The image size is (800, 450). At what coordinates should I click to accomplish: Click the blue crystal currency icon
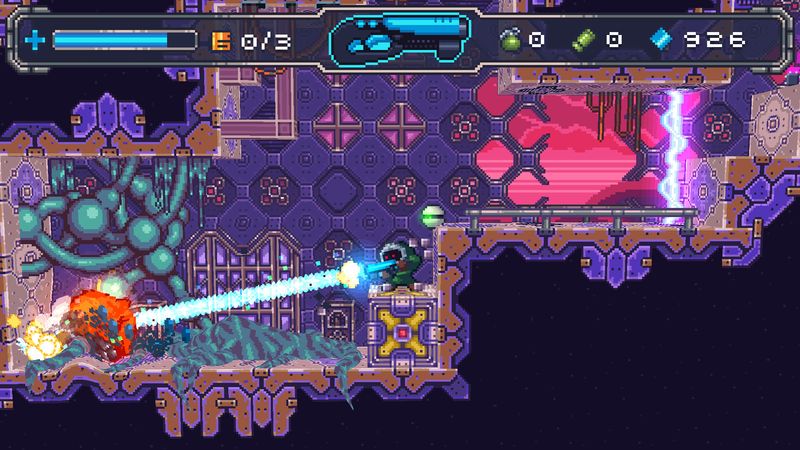click(x=660, y=40)
